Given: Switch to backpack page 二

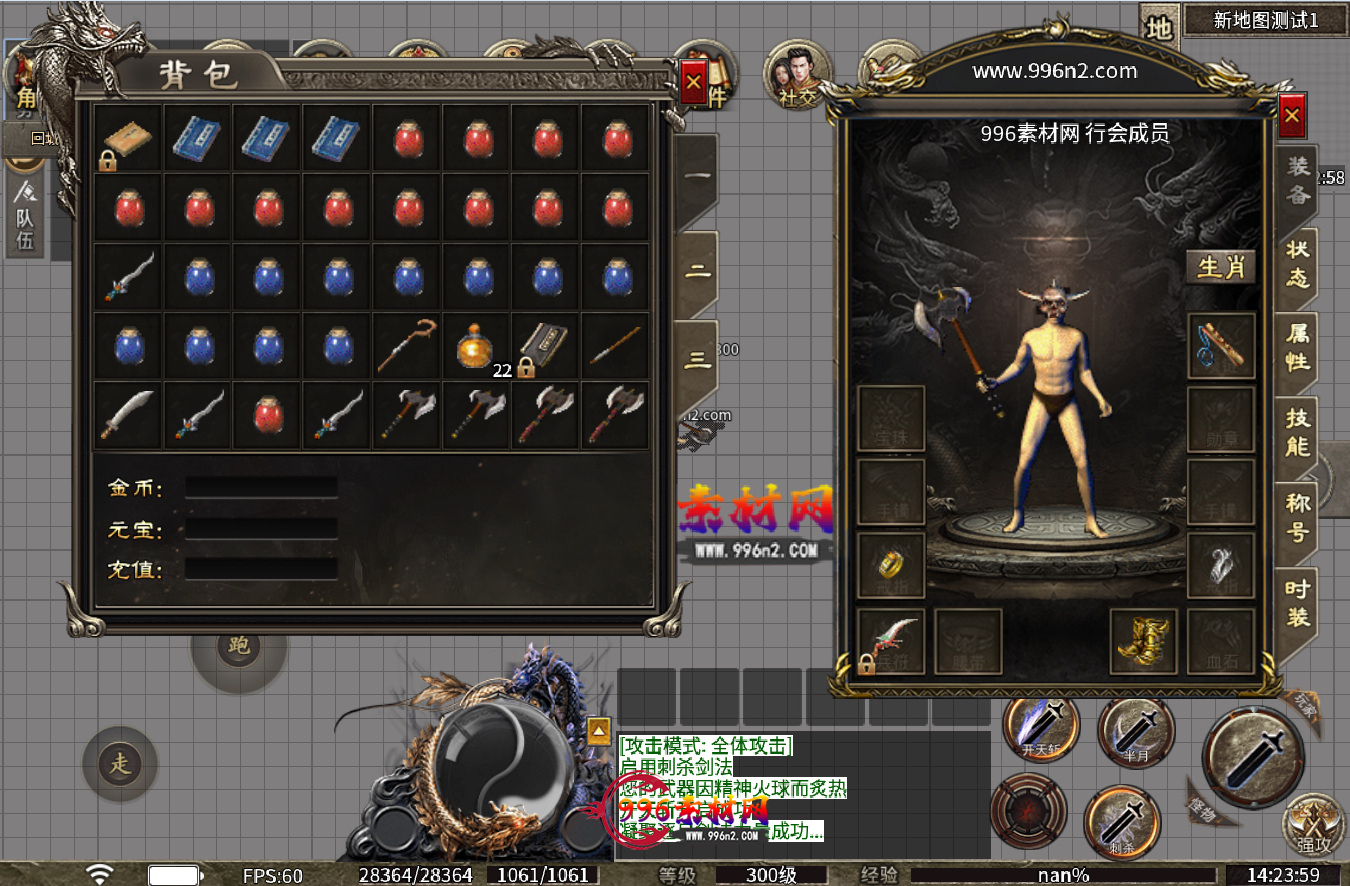Looking at the screenshot, I should click(x=697, y=273).
